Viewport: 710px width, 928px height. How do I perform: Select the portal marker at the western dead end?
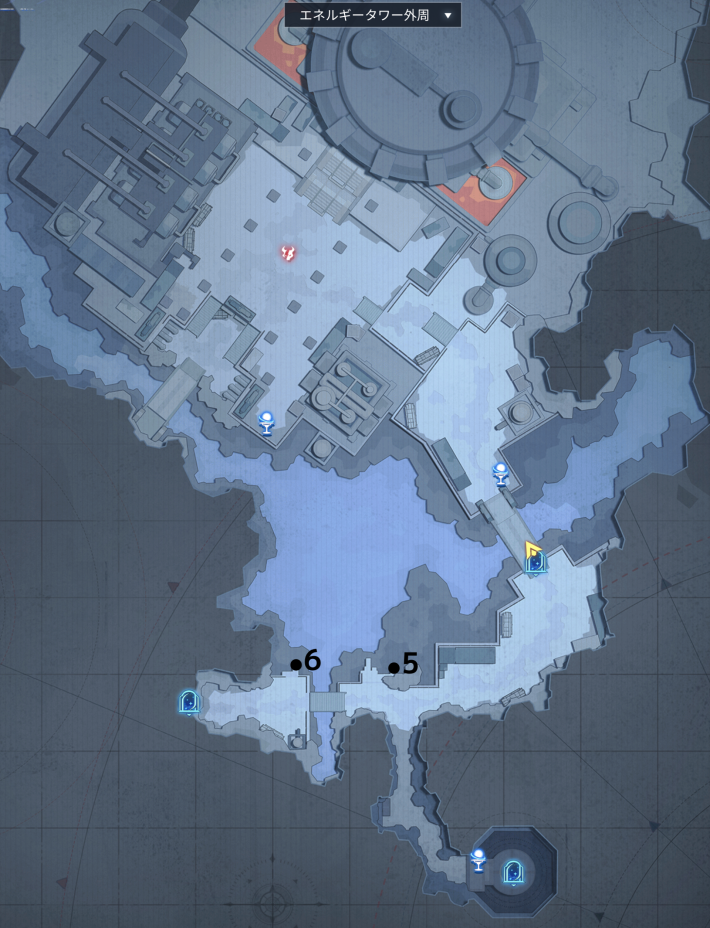[x=188, y=702]
